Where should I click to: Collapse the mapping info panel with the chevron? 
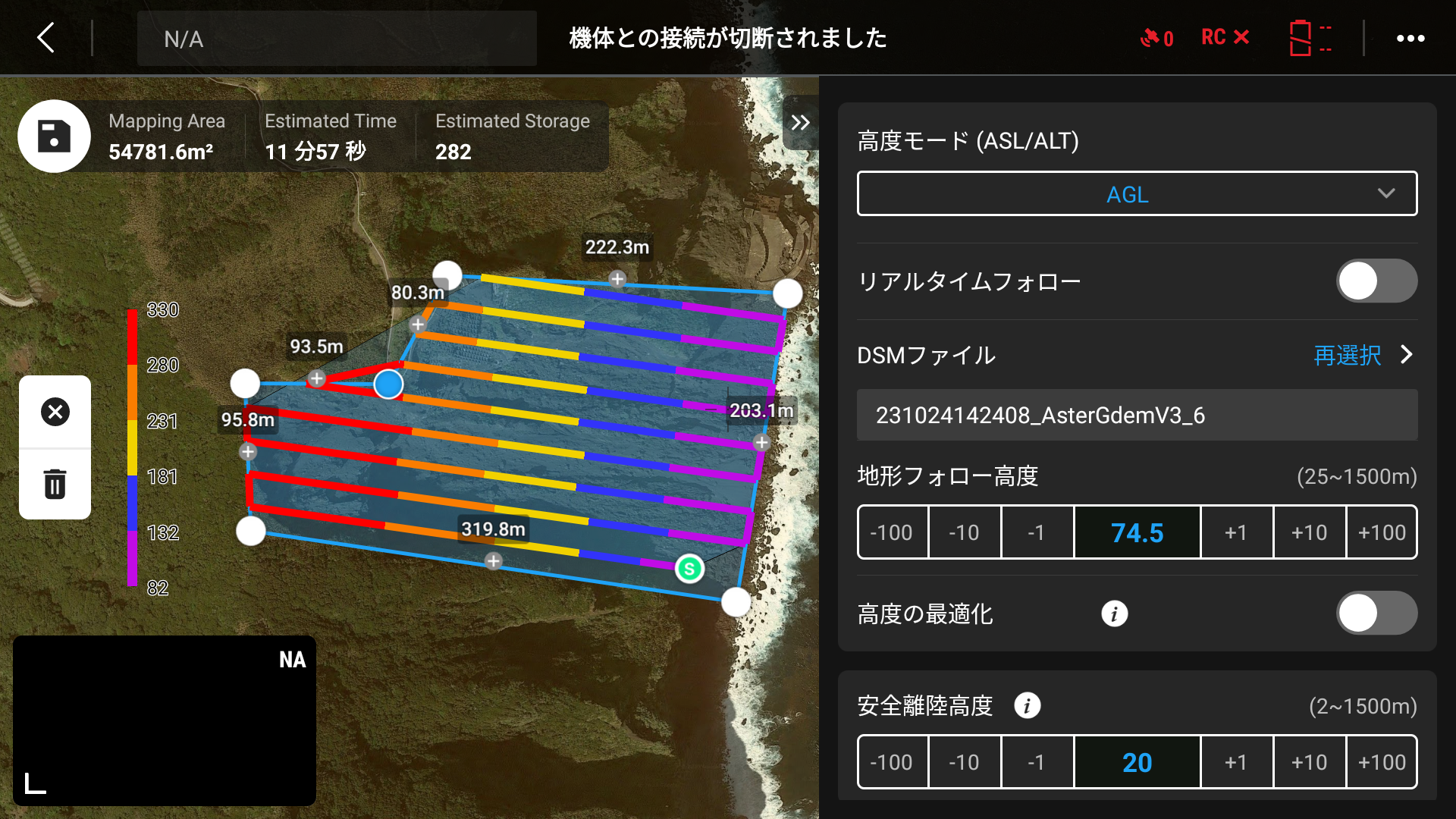click(x=800, y=122)
